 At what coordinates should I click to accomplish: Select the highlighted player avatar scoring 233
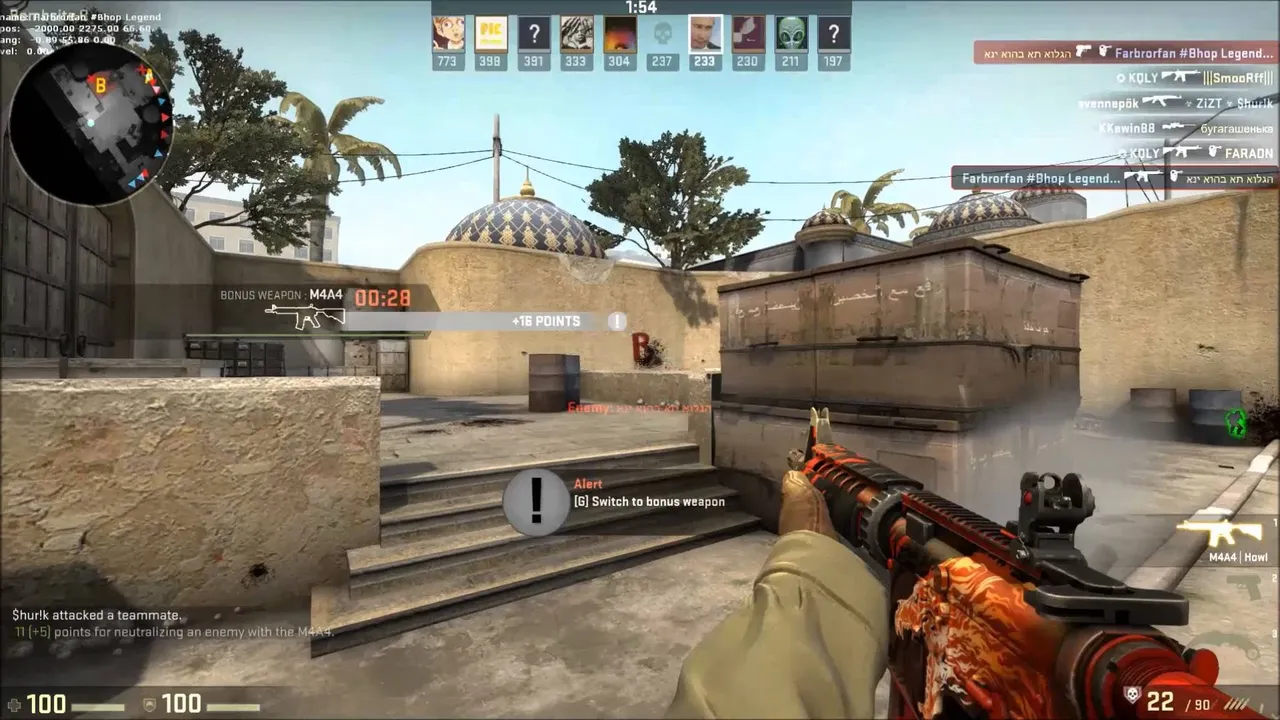click(x=705, y=34)
